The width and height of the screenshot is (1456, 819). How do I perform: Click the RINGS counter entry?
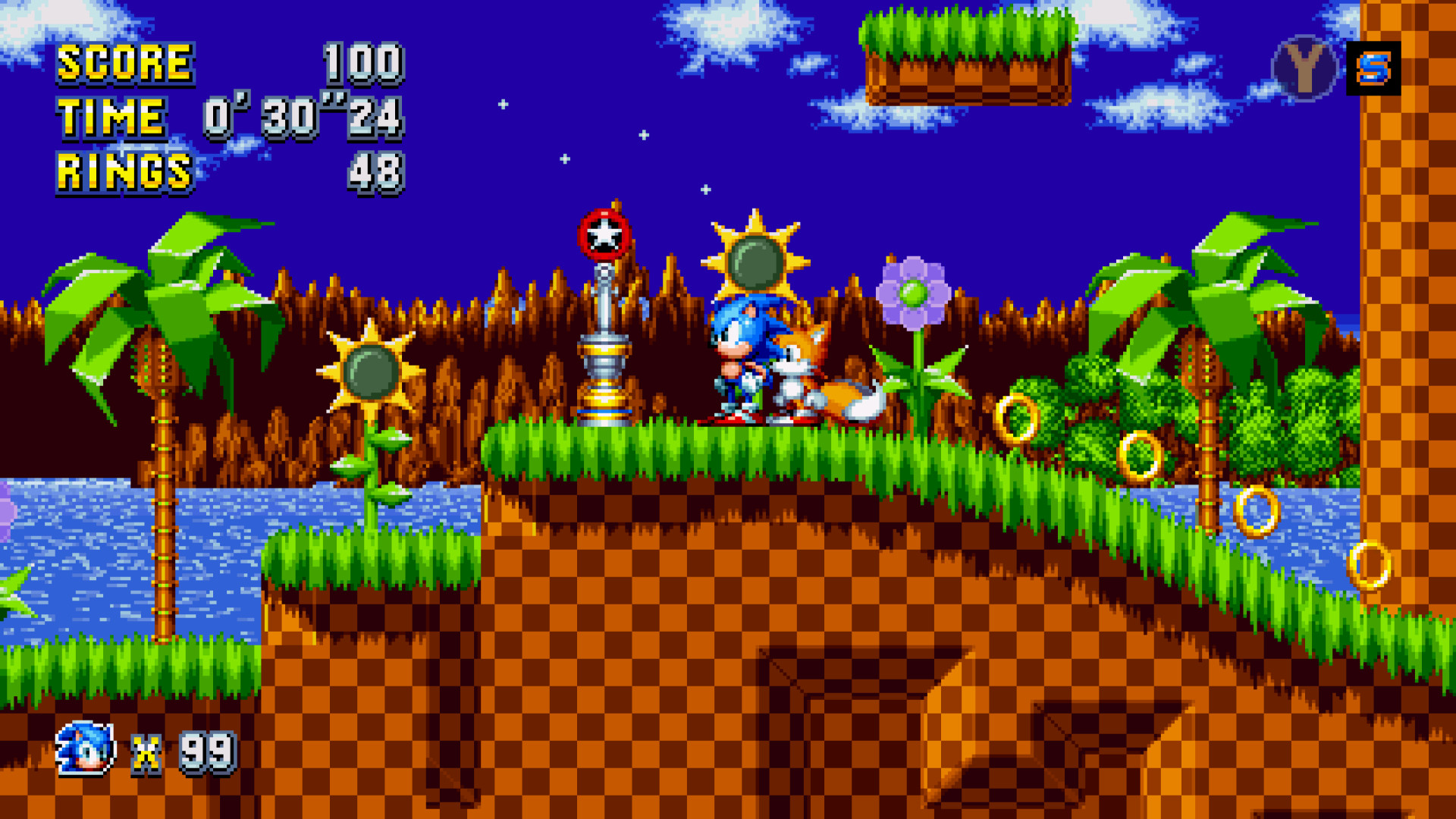point(125,173)
